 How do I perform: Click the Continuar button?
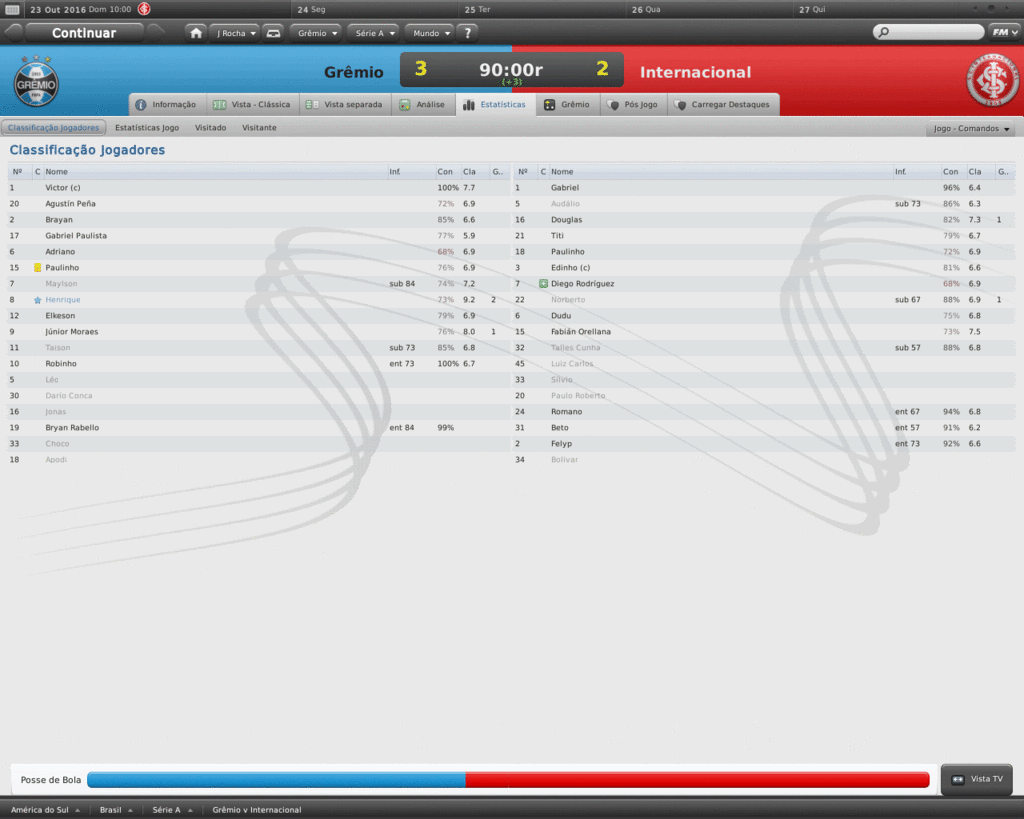click(84, 33)
